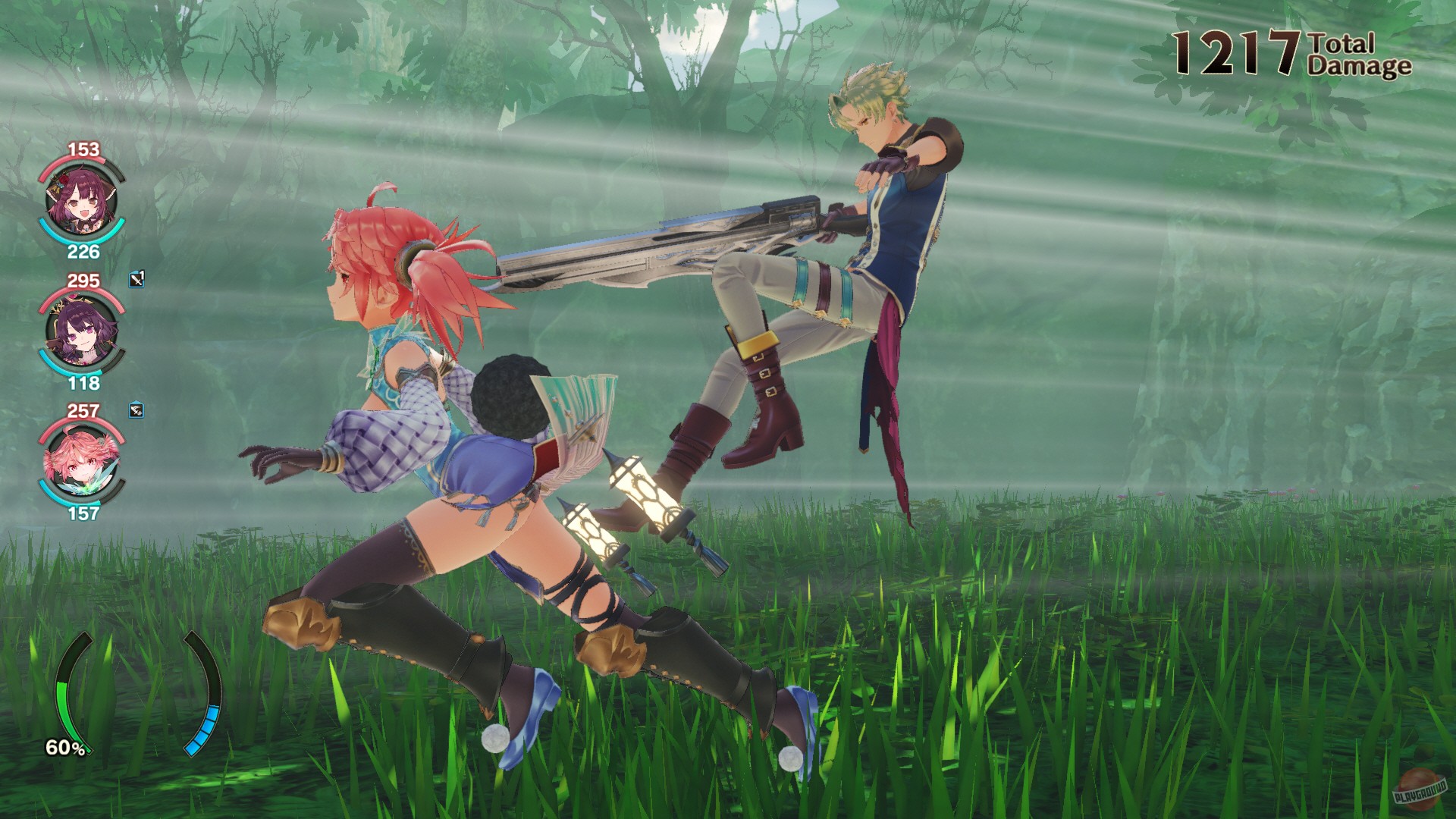Click the 226 MP value under Sophie
Viewport: 1456px width, 819px height.
(83, 250)
